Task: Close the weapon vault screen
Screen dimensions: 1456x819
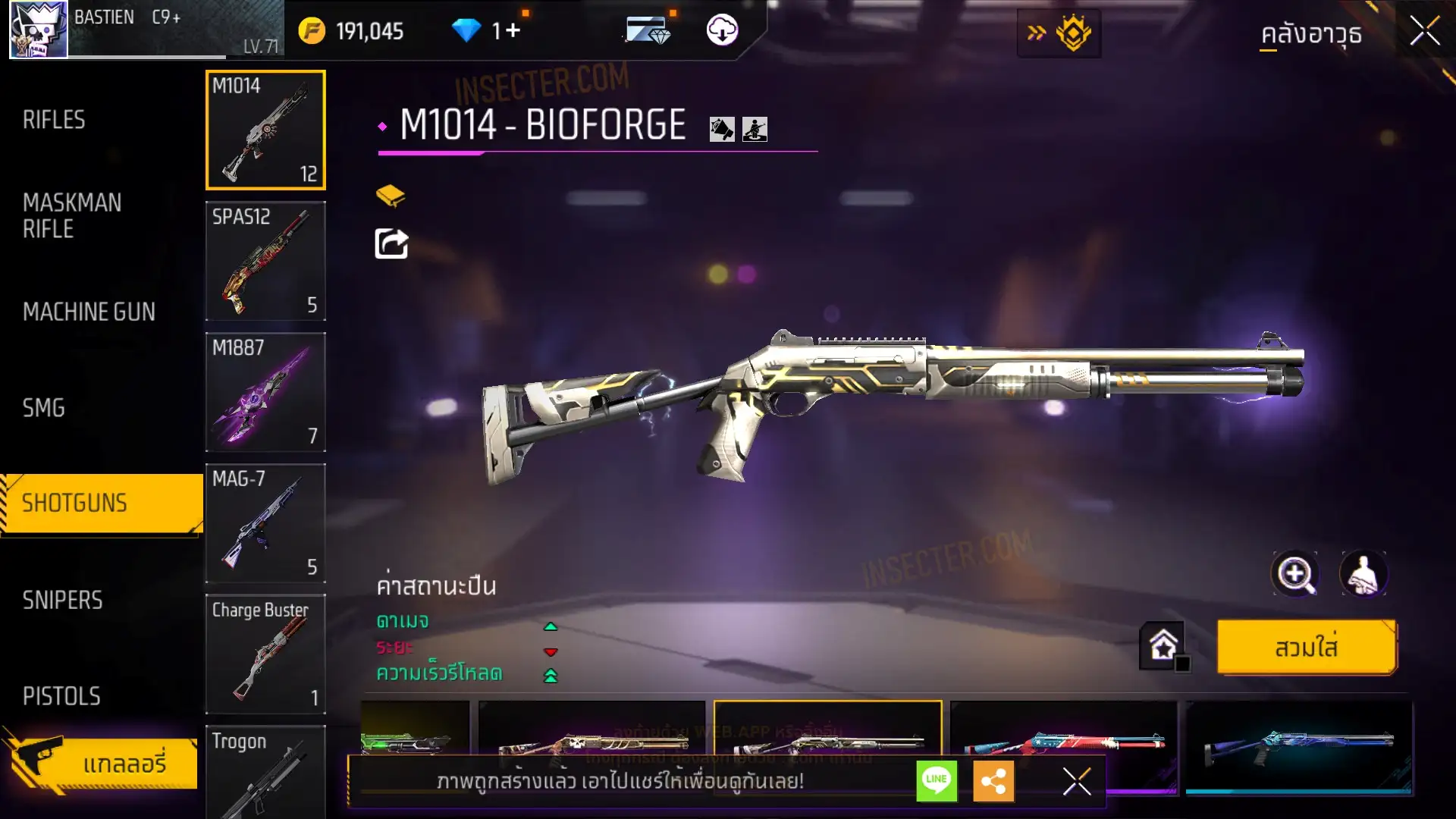Action: tap(1424, 32)
